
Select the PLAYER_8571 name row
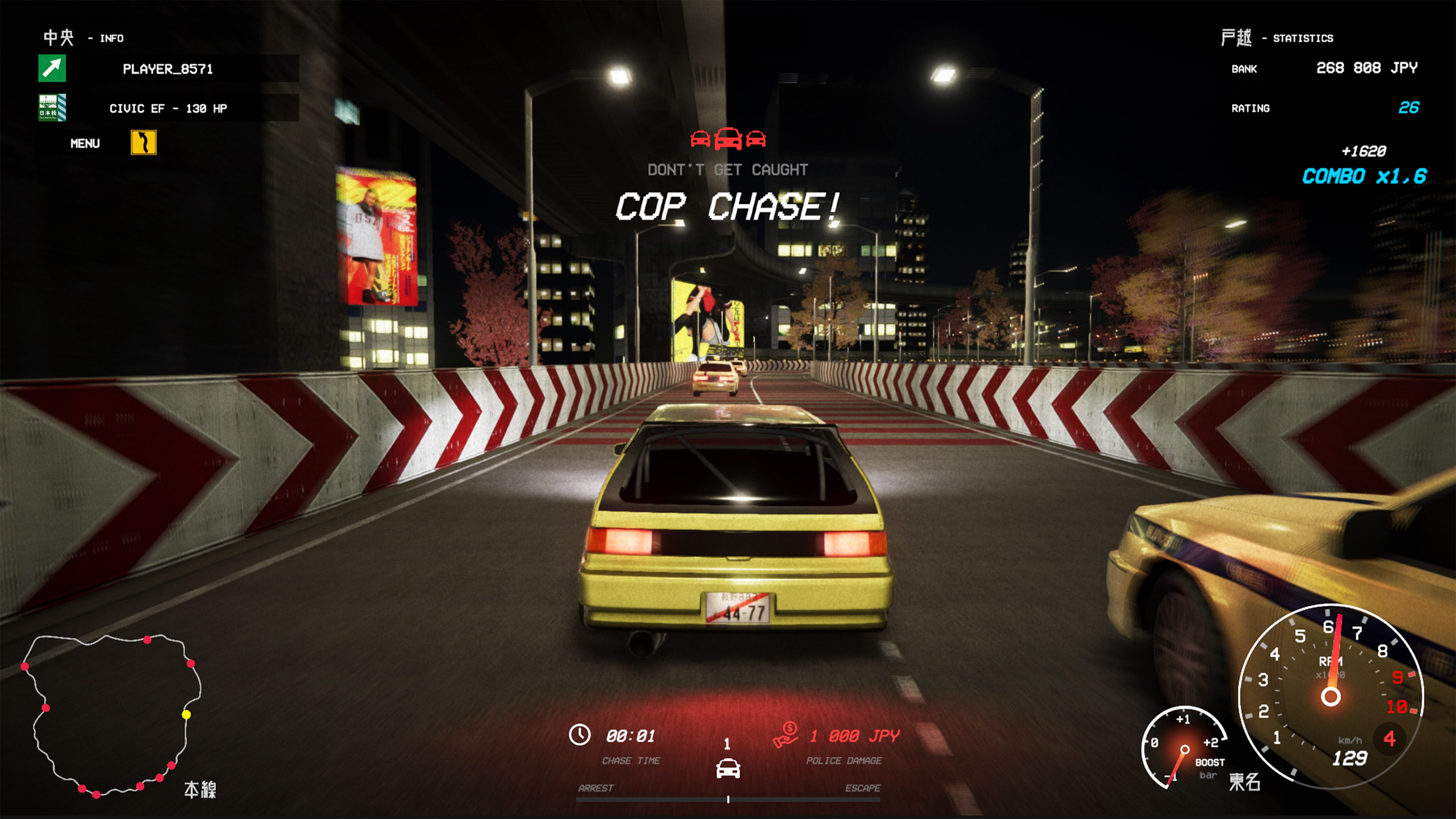pos(168,69)
